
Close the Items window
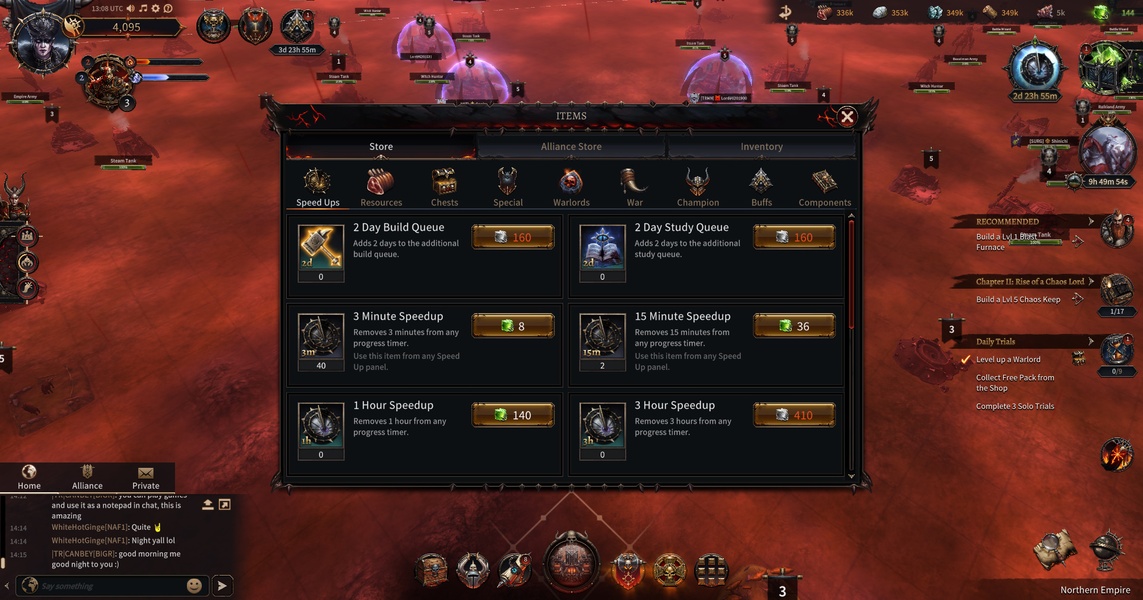847,117
